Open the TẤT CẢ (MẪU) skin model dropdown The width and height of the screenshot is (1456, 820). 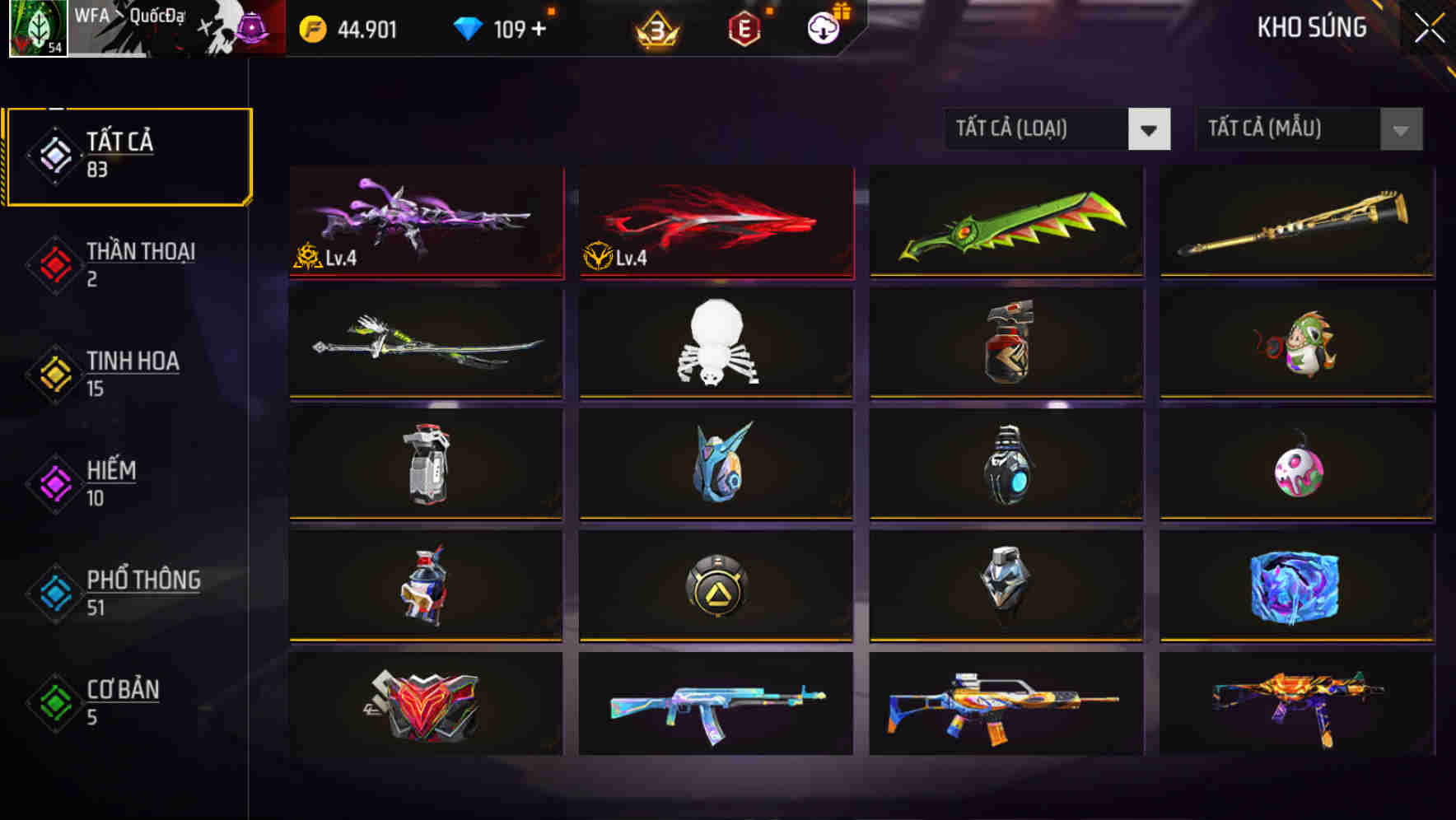1289,129
